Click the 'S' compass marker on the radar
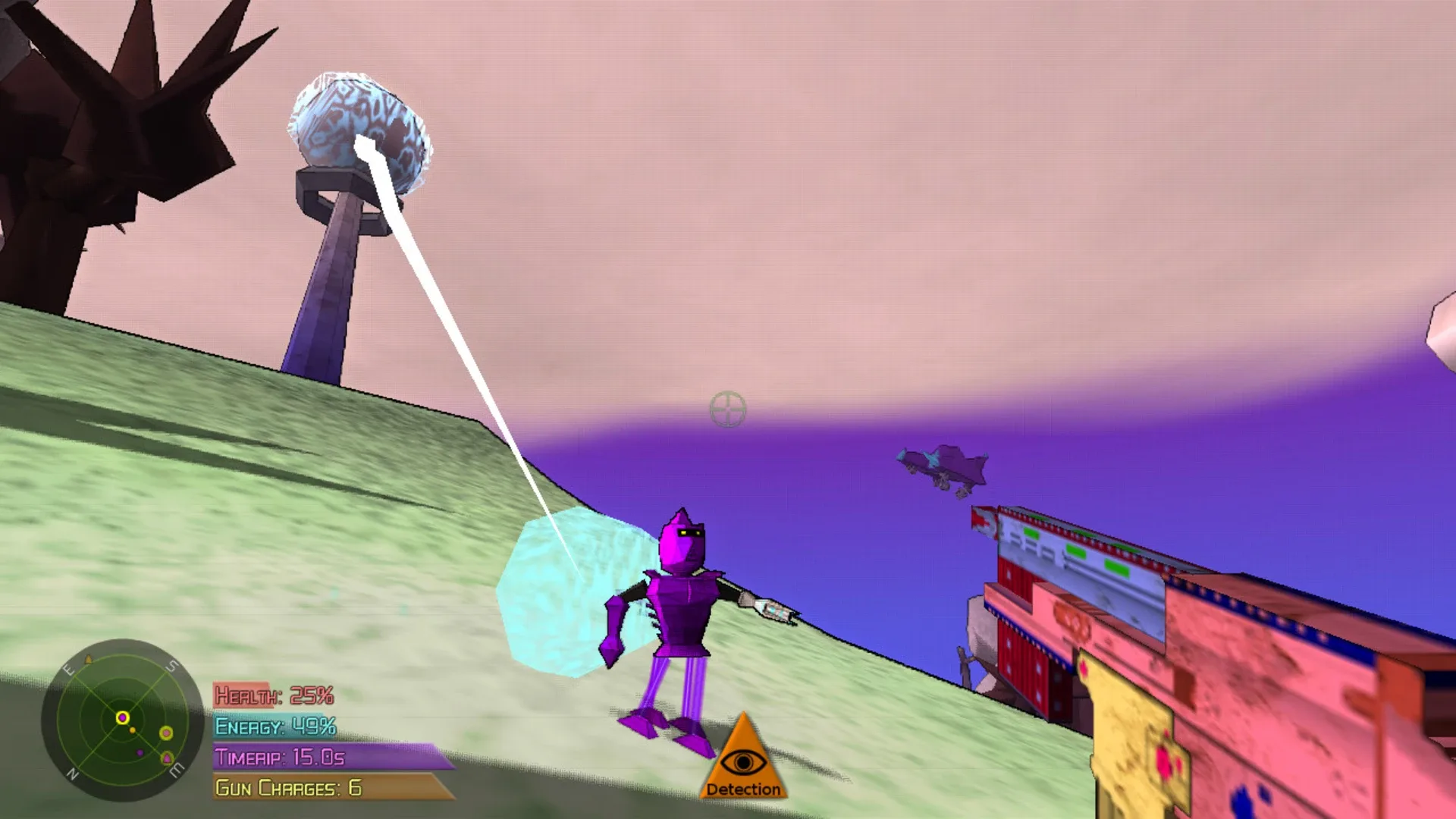The width and height of the screenshot is (1456, 819). [171, 666]
